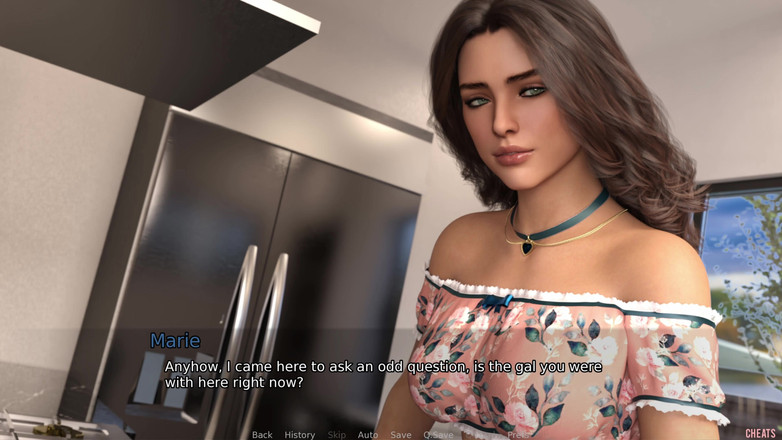This screenshot has height=440, width=782.
Task: Open the Prefs settings menu
Action: pyautogui.click(x=519, y=435)
